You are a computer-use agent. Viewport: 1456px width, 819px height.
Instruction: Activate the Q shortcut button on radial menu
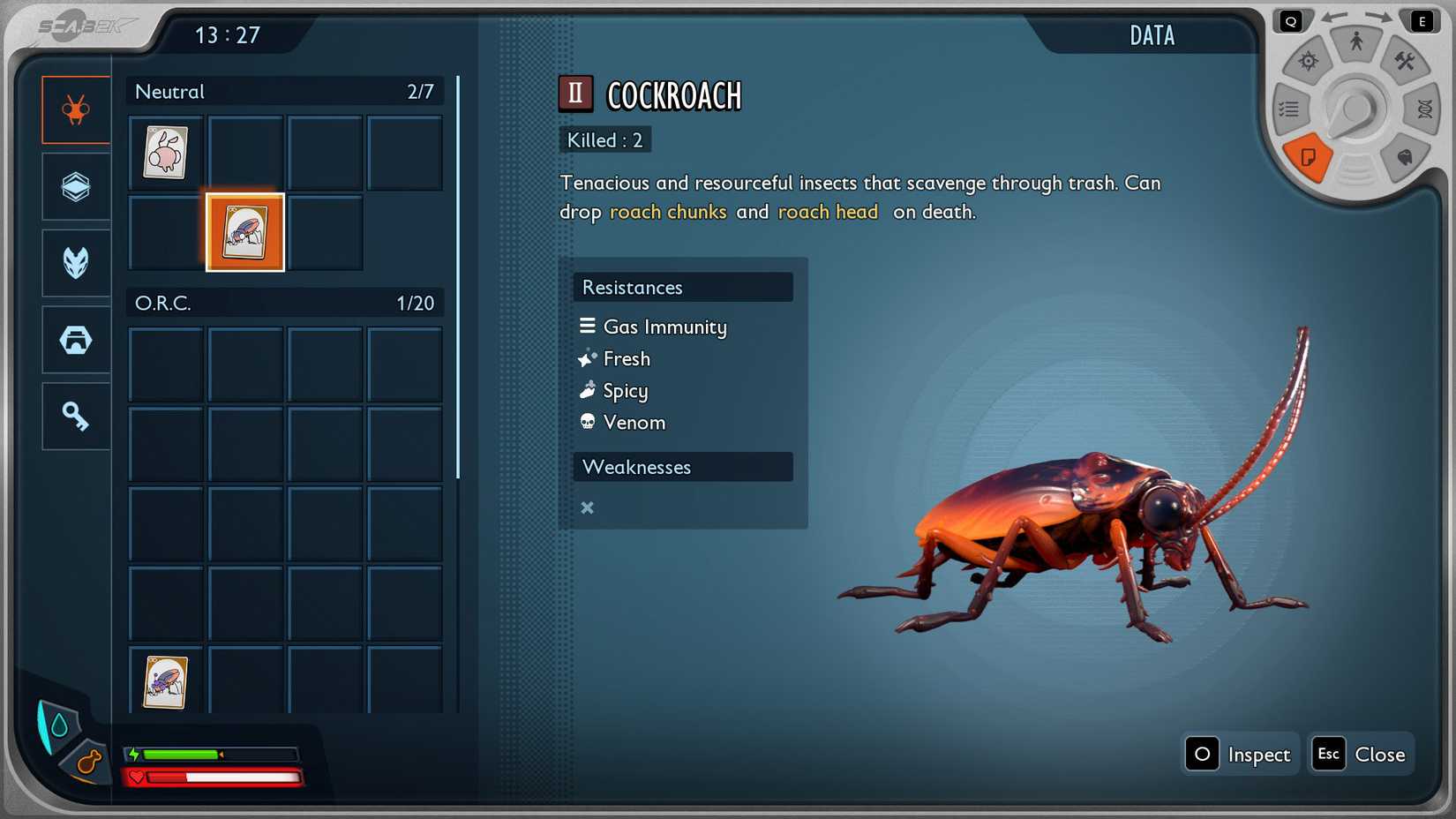(x=1291, y=20)
